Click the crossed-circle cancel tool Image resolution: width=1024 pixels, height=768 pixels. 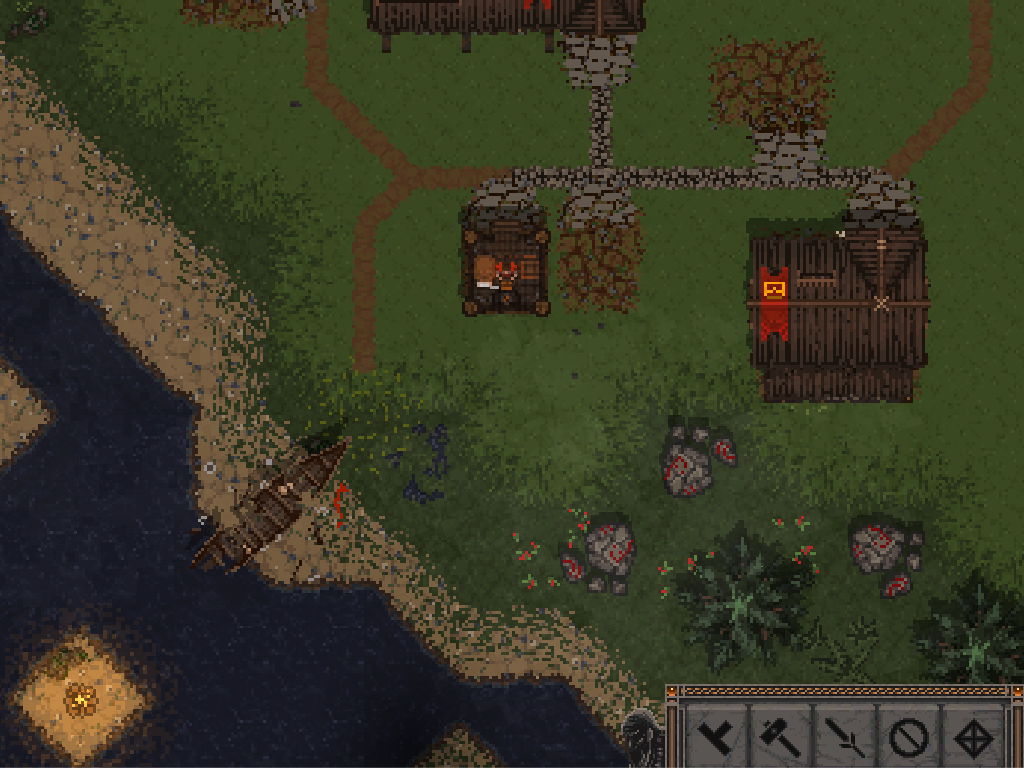point(908,738)
